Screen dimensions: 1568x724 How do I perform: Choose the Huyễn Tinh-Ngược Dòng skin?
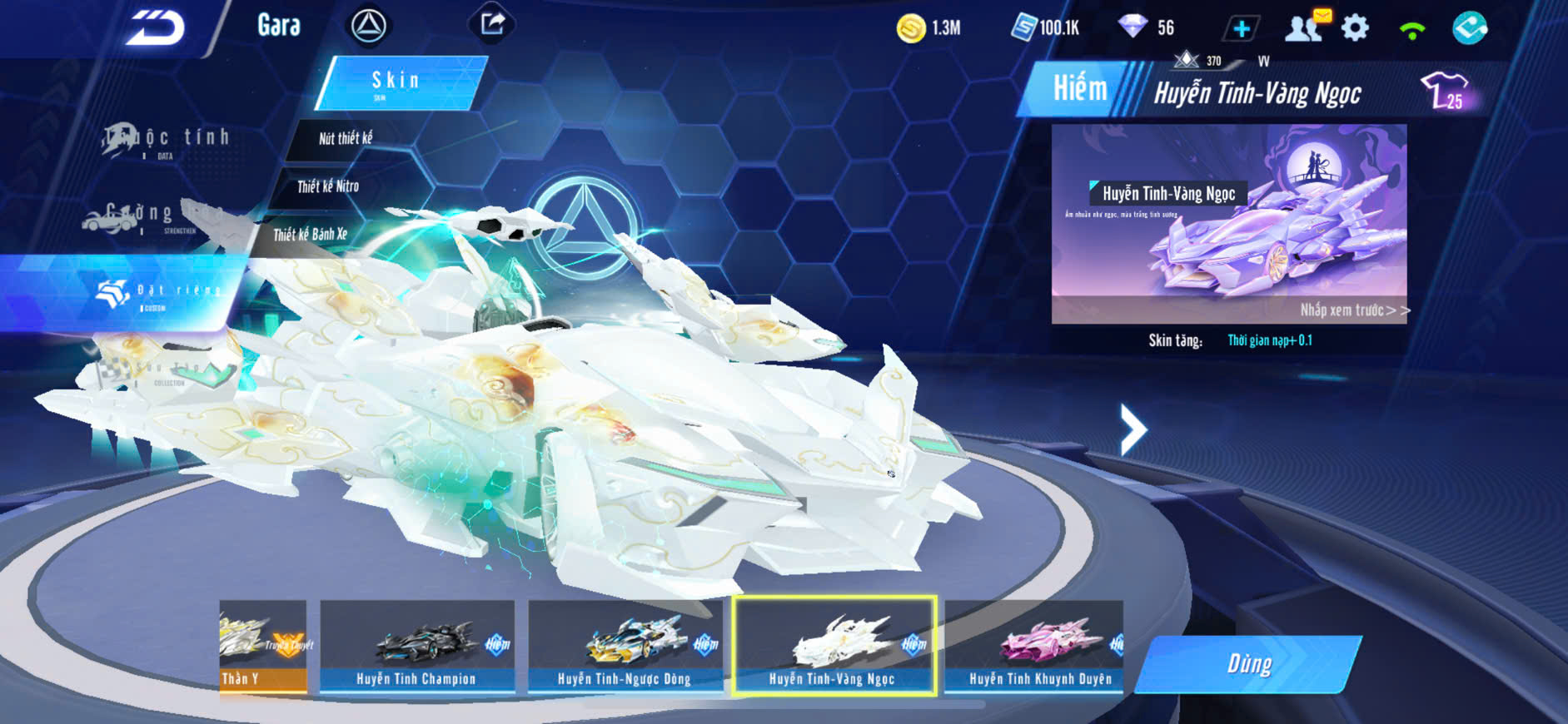(x=625, y=646)
